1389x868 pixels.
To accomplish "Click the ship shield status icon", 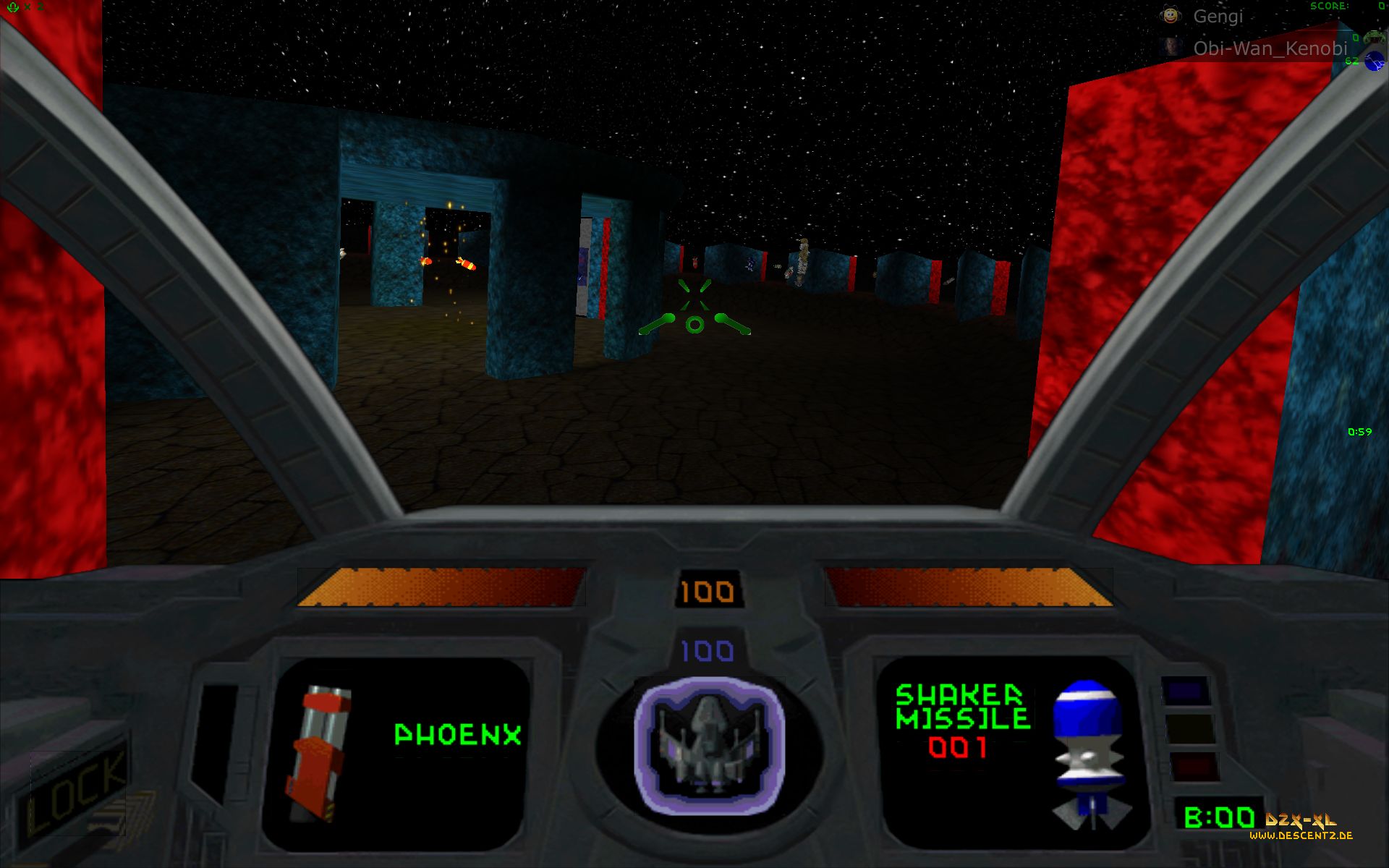I will pos(708,745).
